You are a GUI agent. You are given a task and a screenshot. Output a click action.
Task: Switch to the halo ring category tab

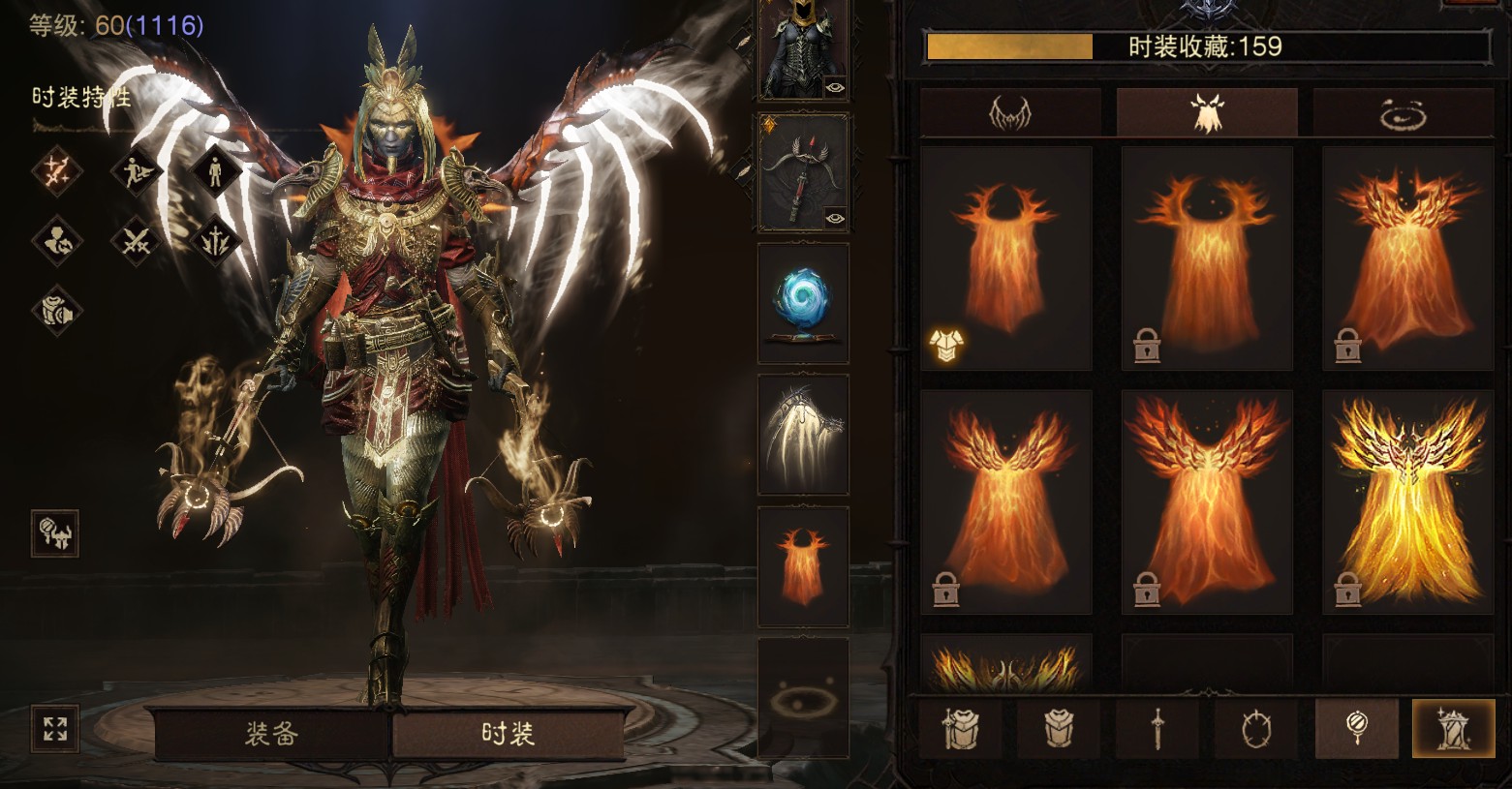(x=1403, y=113)
